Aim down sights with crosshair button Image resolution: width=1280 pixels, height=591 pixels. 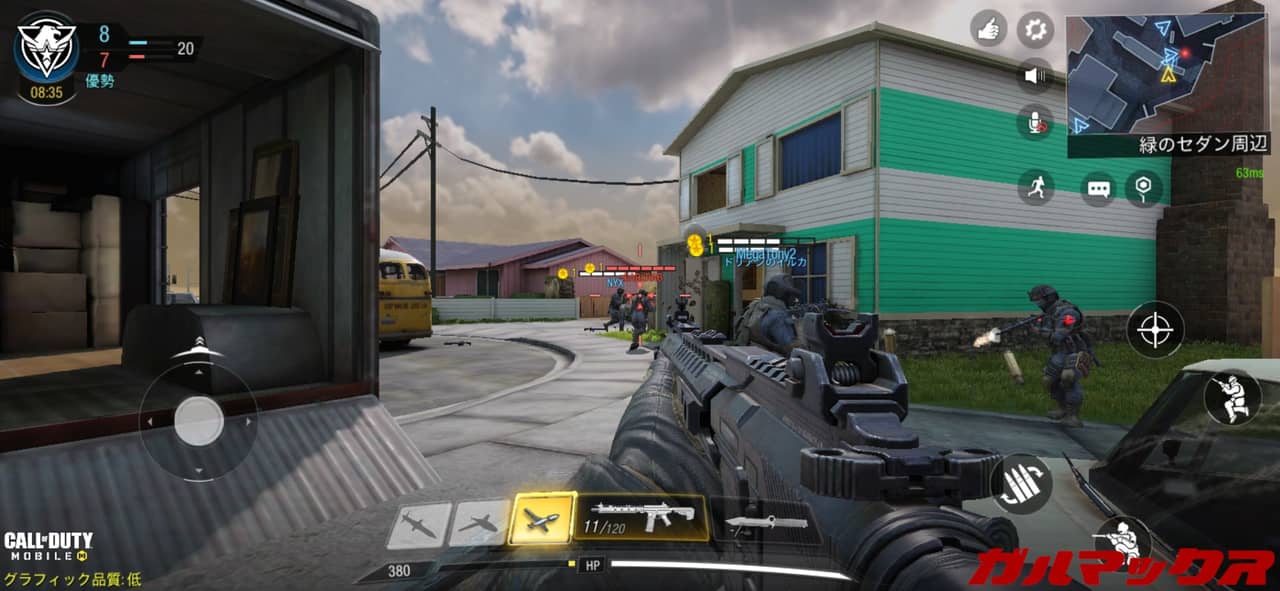tap(1155, 330)
